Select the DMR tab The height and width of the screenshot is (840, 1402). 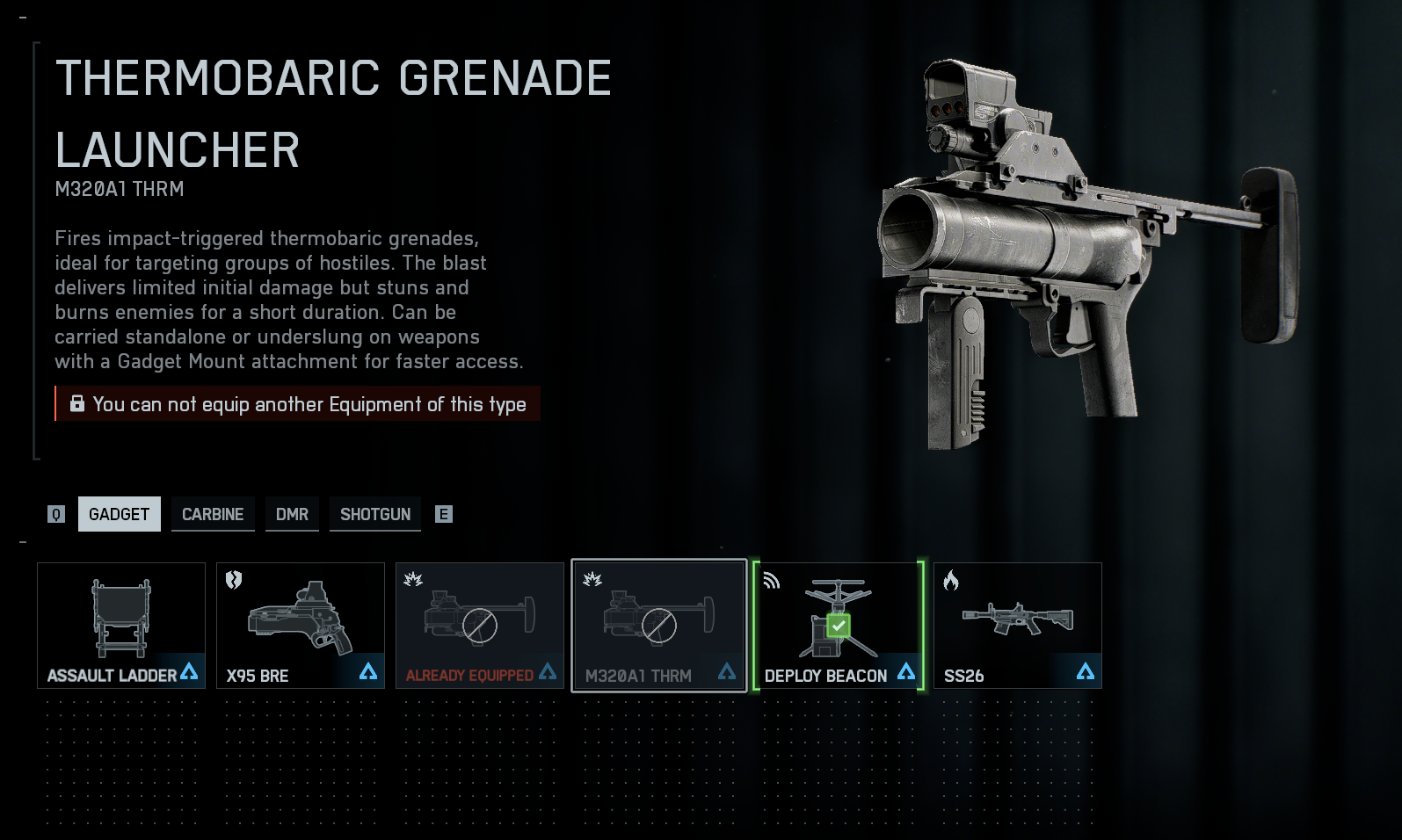tap(292, 514)
